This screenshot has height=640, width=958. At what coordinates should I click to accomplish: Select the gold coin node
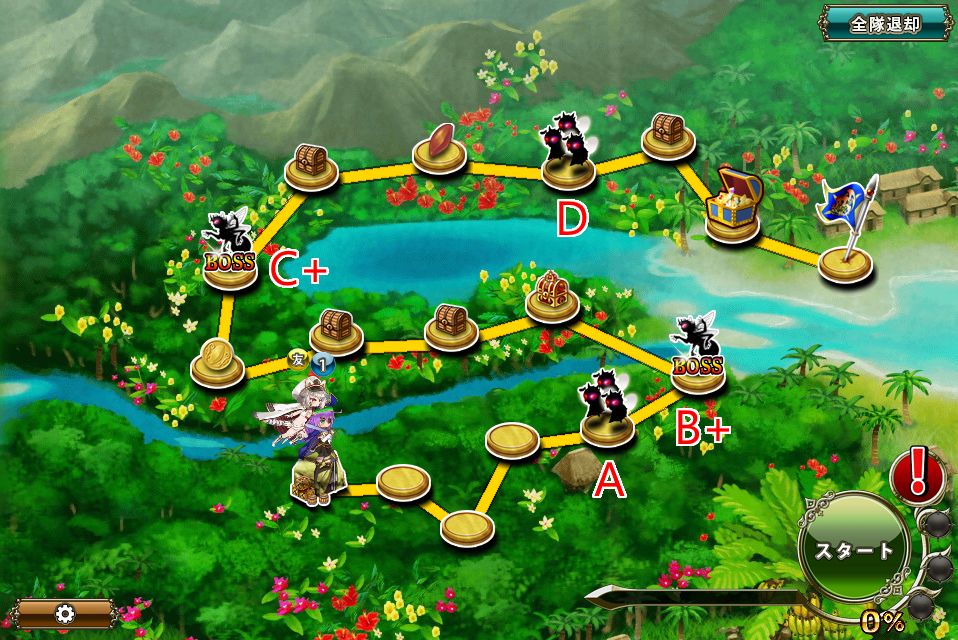pyautogui.click(x=217, y=362)
